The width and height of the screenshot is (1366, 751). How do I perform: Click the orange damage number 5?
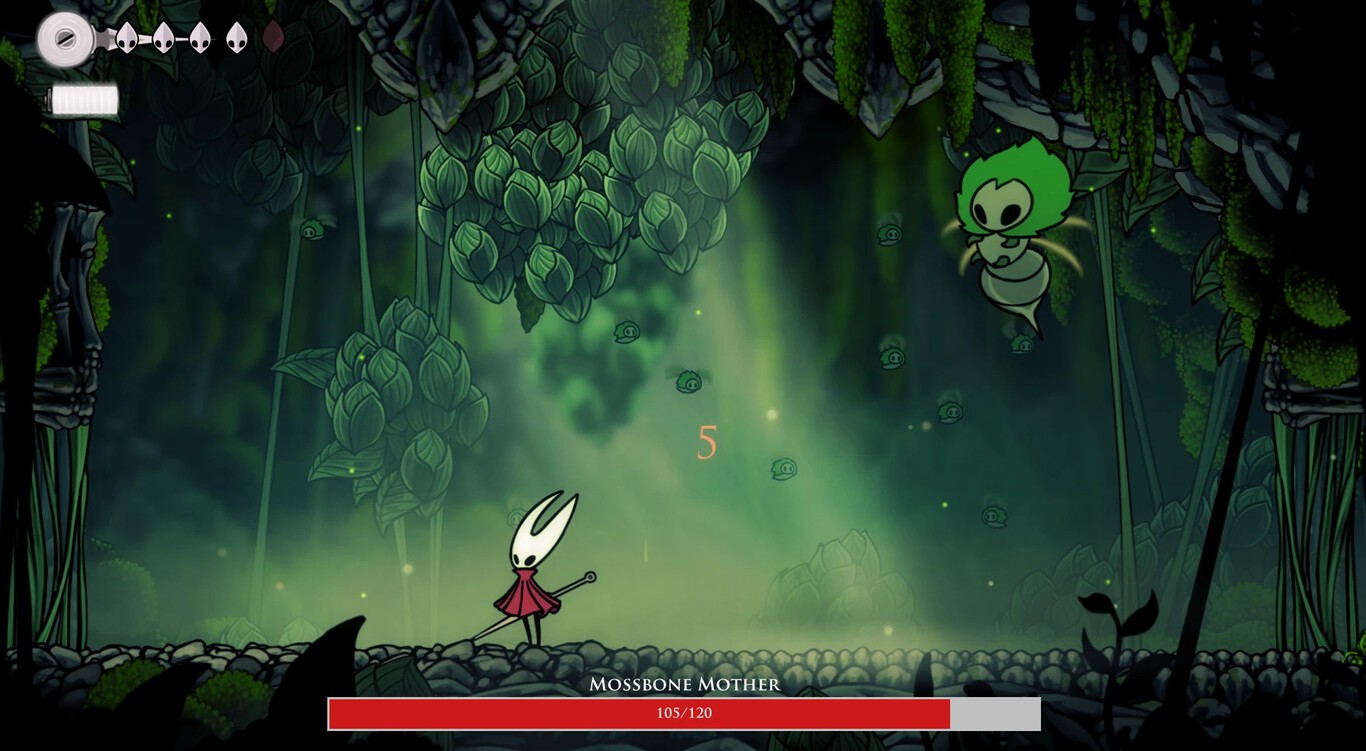(x=707, y=441)
